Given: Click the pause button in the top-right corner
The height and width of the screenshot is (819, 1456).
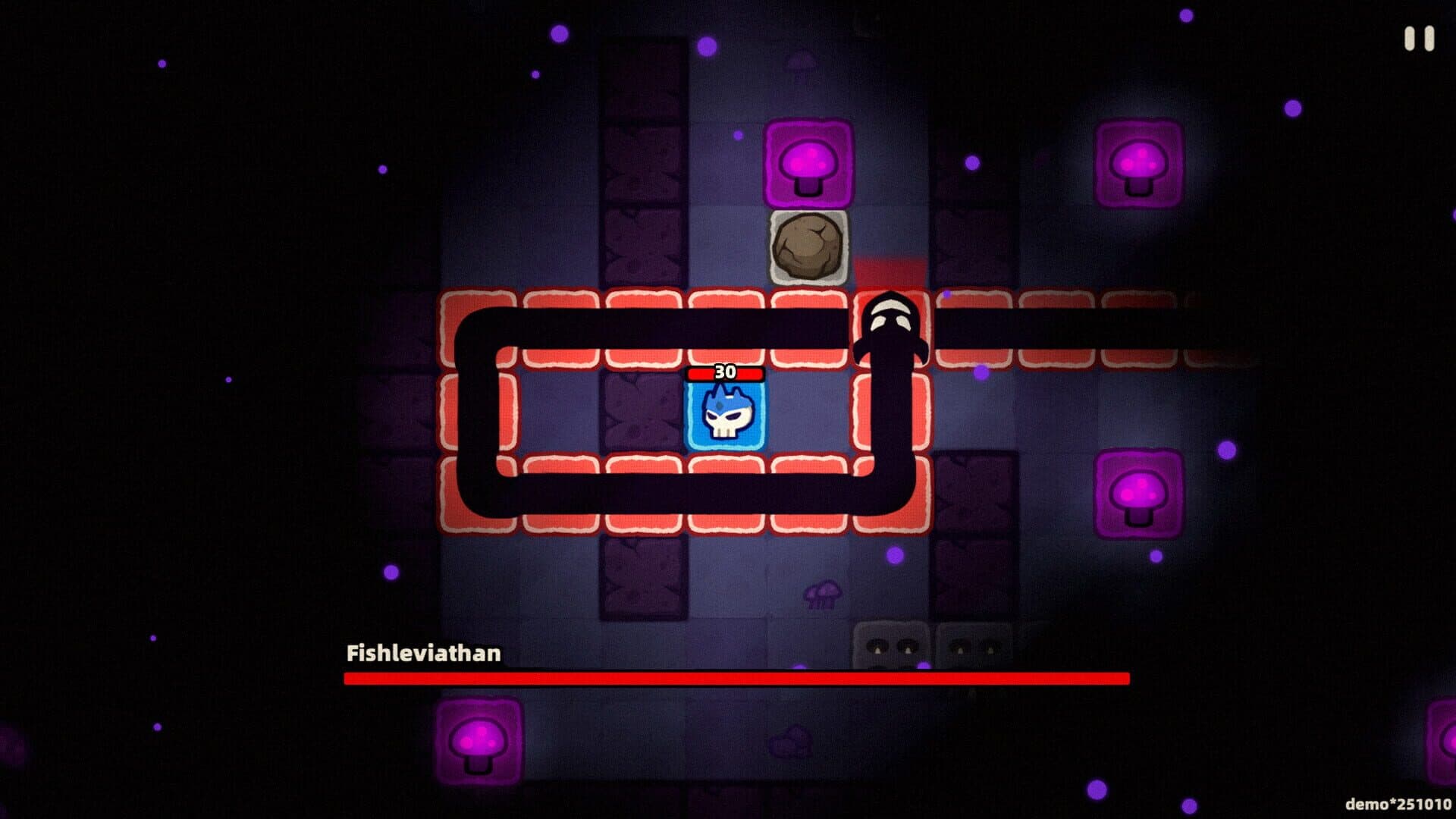Looking at the screenshot, I should point(1419,39).
